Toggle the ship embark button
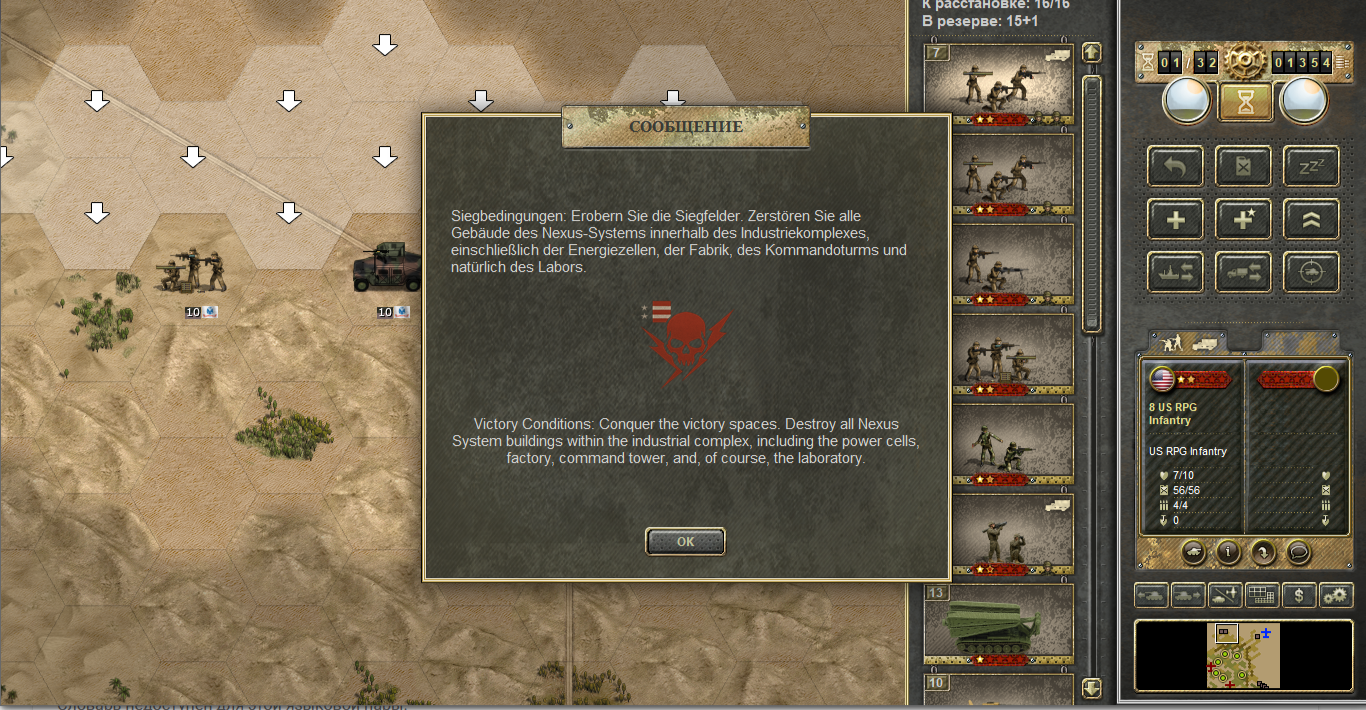 (1175, 272)
